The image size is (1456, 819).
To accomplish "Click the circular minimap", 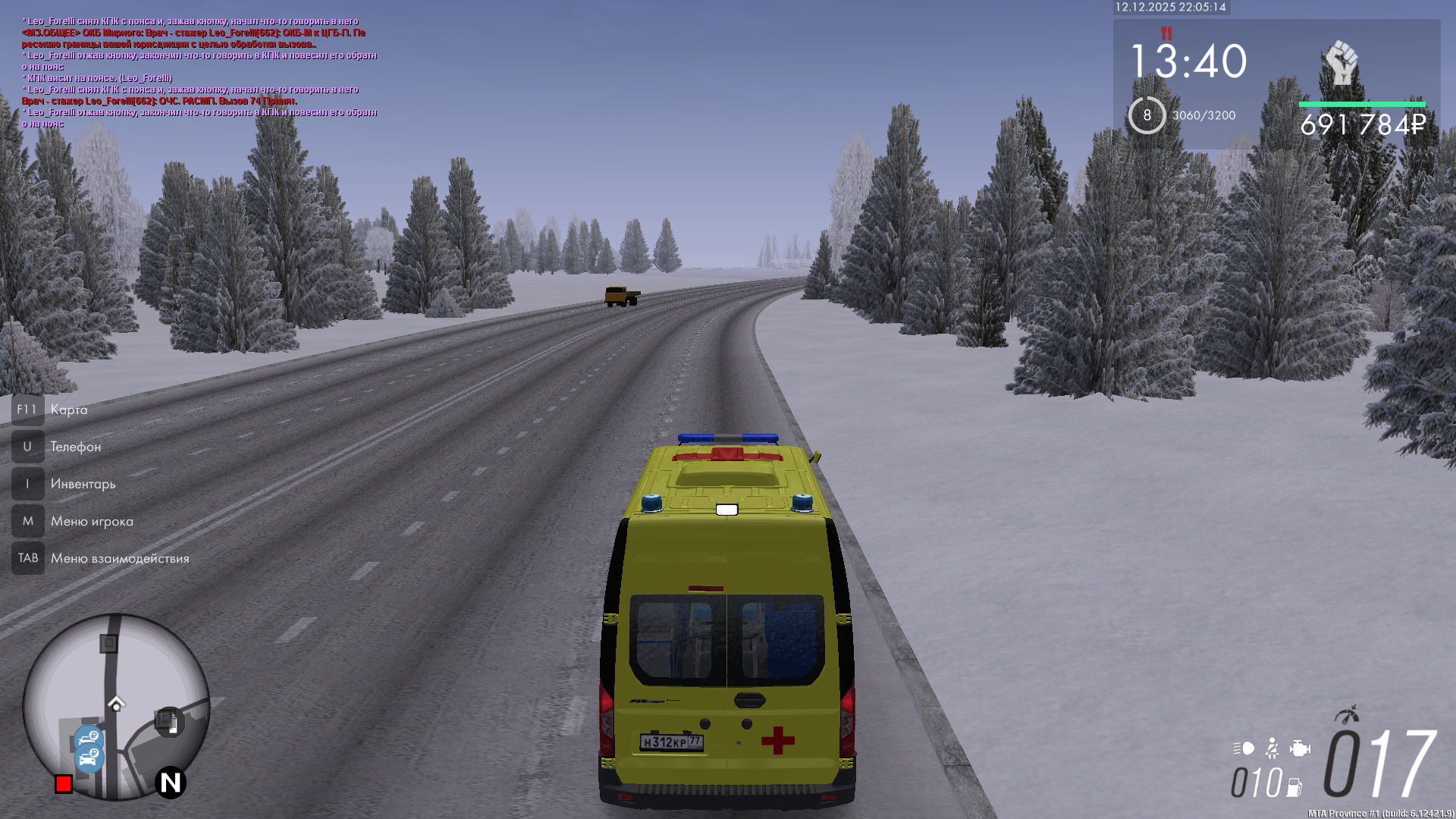I will (x=116, y=706).
